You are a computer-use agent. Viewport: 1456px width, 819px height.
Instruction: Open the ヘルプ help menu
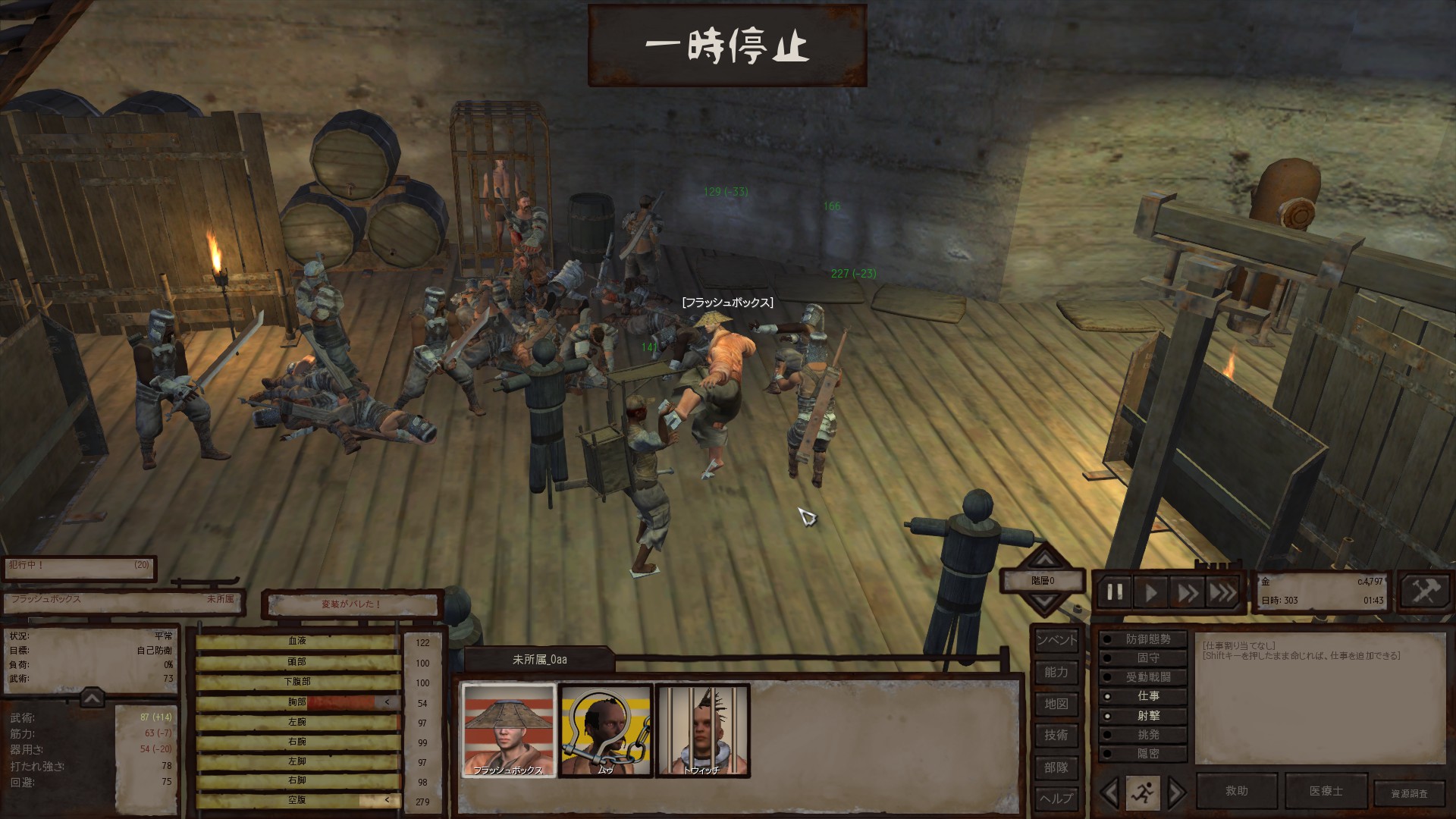coord(1056,799)
